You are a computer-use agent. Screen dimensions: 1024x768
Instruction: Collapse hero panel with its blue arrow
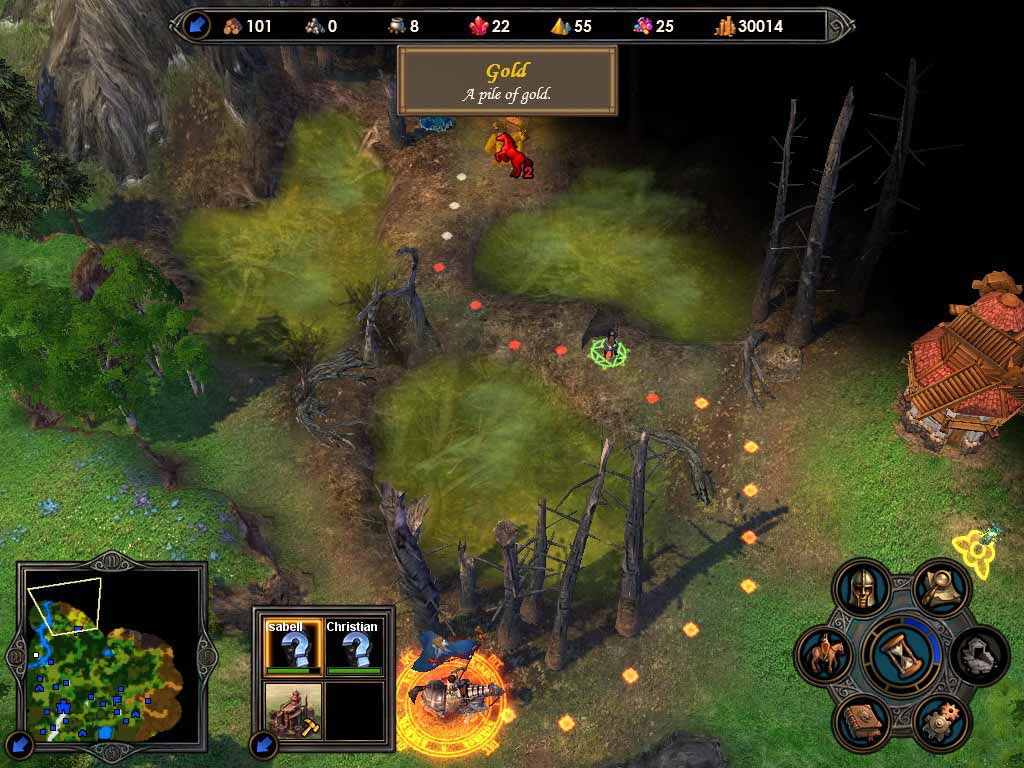[x=265, y=744]
